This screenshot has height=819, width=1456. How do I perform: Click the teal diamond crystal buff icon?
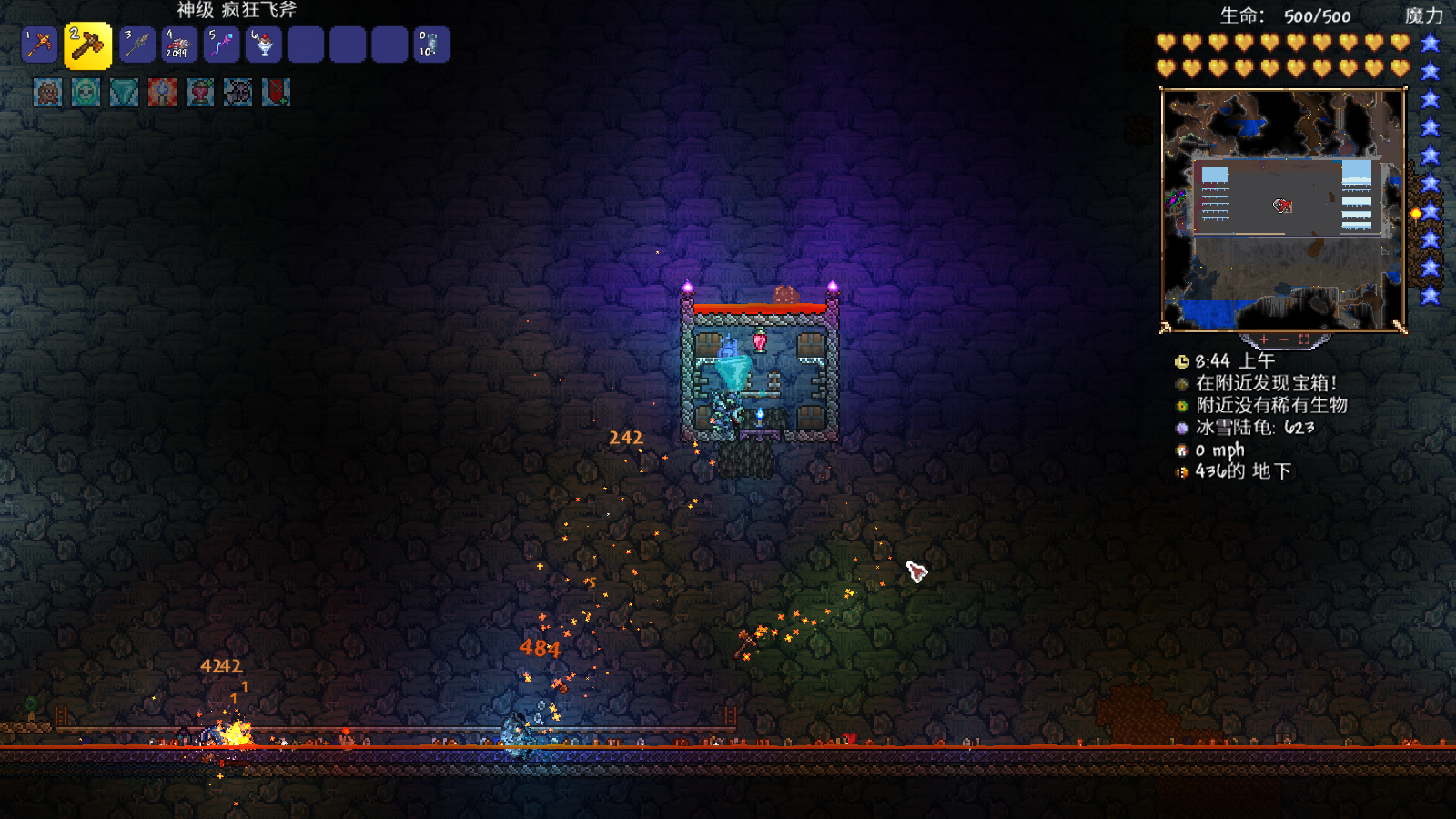[x=124, y=92]
